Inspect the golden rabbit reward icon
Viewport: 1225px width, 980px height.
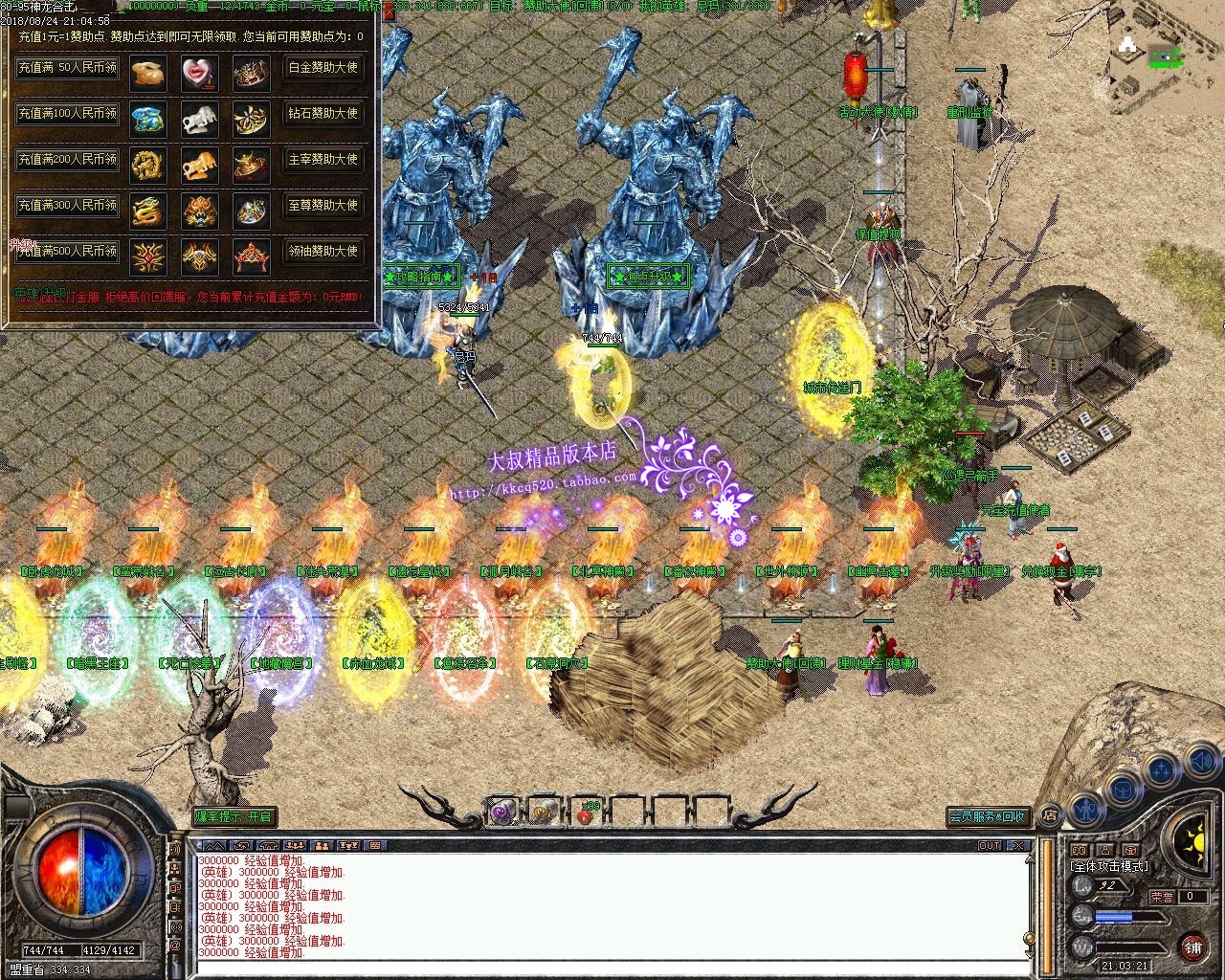[x=148, y=73]
